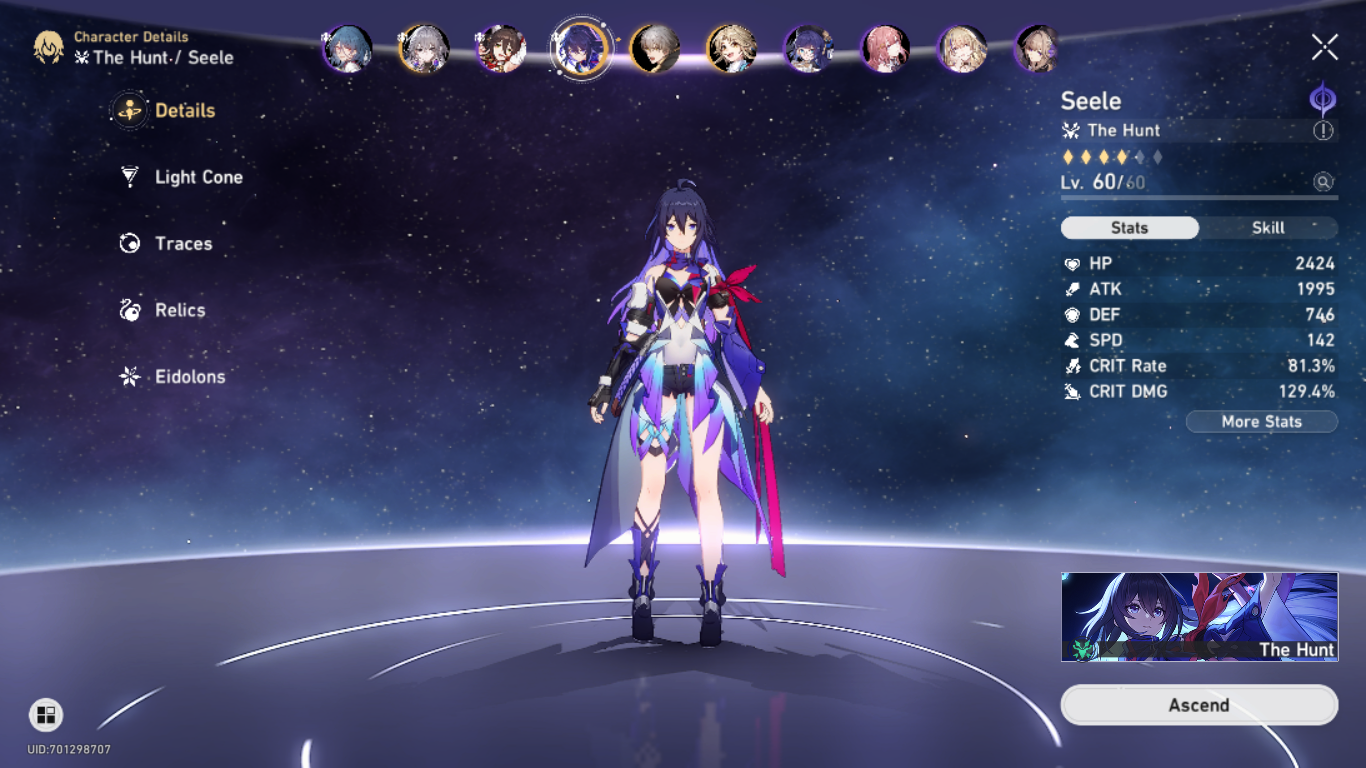Open More Stats
Screen dimensions: 1366x768
click(1262, 421)
